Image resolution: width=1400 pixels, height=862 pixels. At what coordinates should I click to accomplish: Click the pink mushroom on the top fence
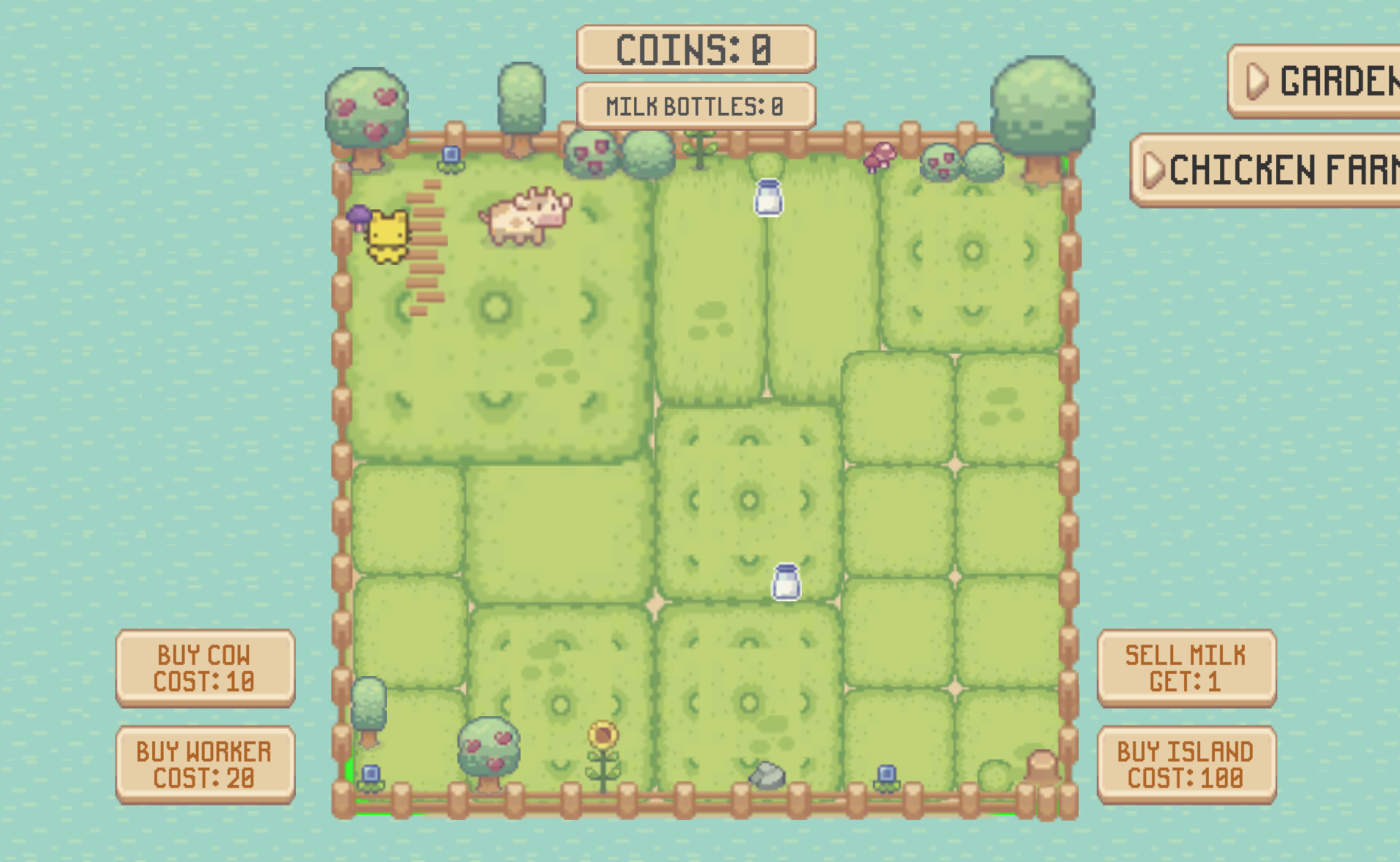pyautogui.click(x=881, y=156)
